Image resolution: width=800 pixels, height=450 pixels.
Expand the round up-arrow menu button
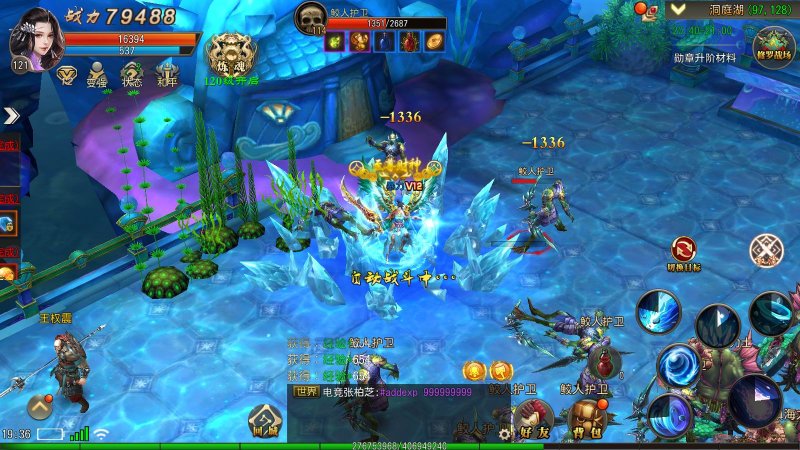point(40,406)
